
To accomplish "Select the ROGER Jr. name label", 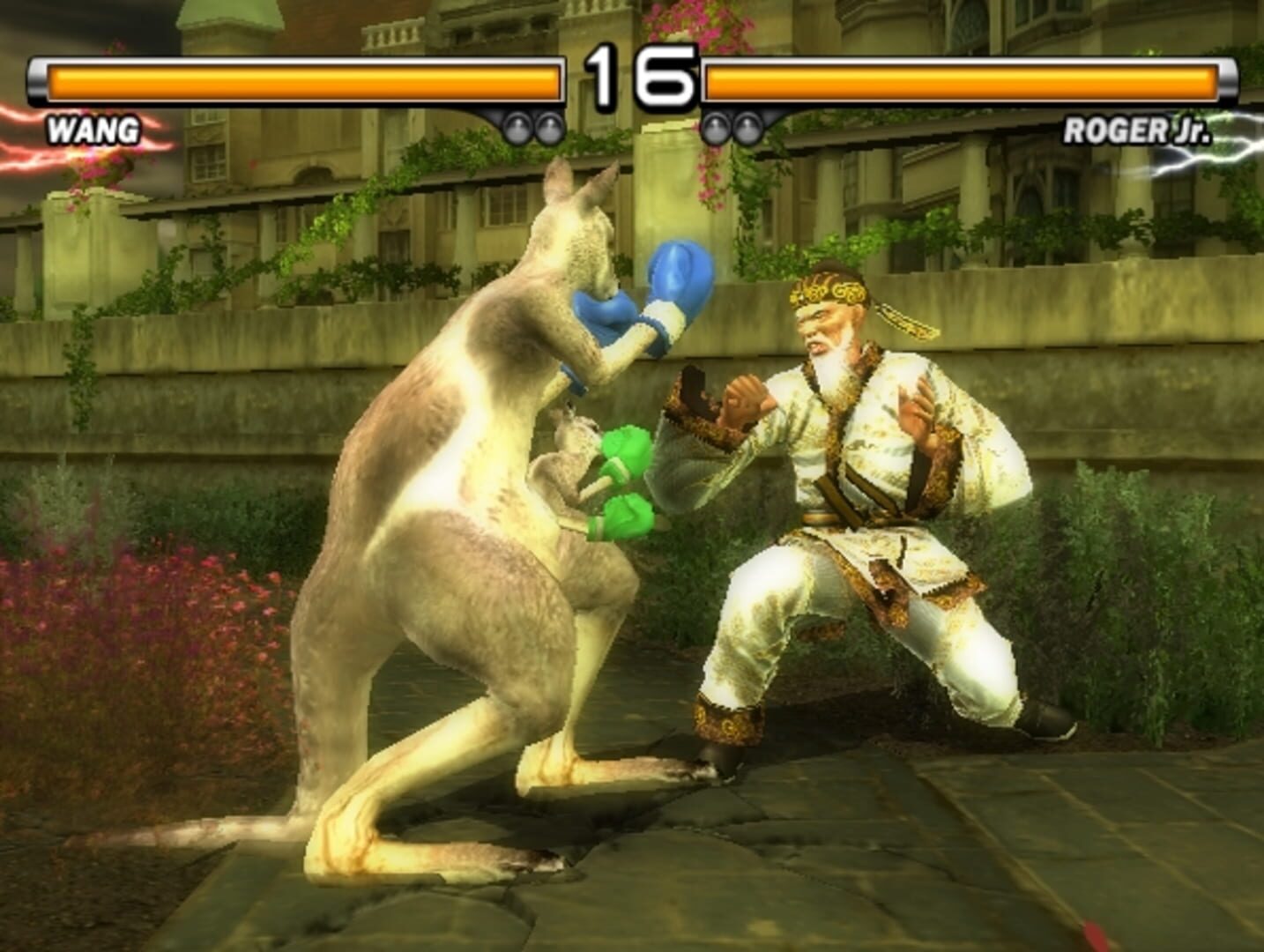I will click(x=1137, y=130).
